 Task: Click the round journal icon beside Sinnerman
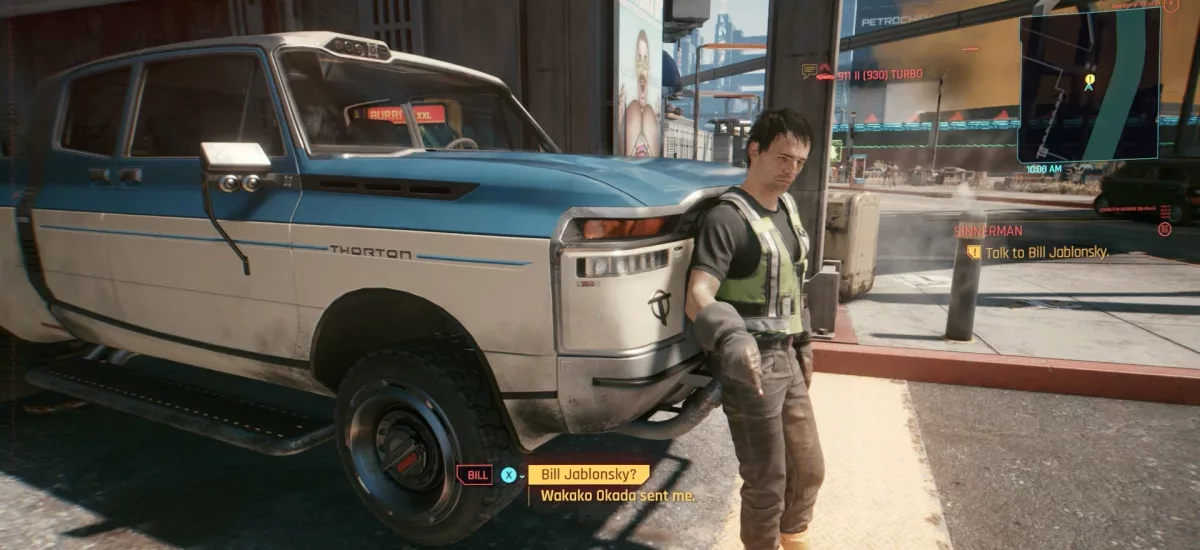[x=1164, y=230]
